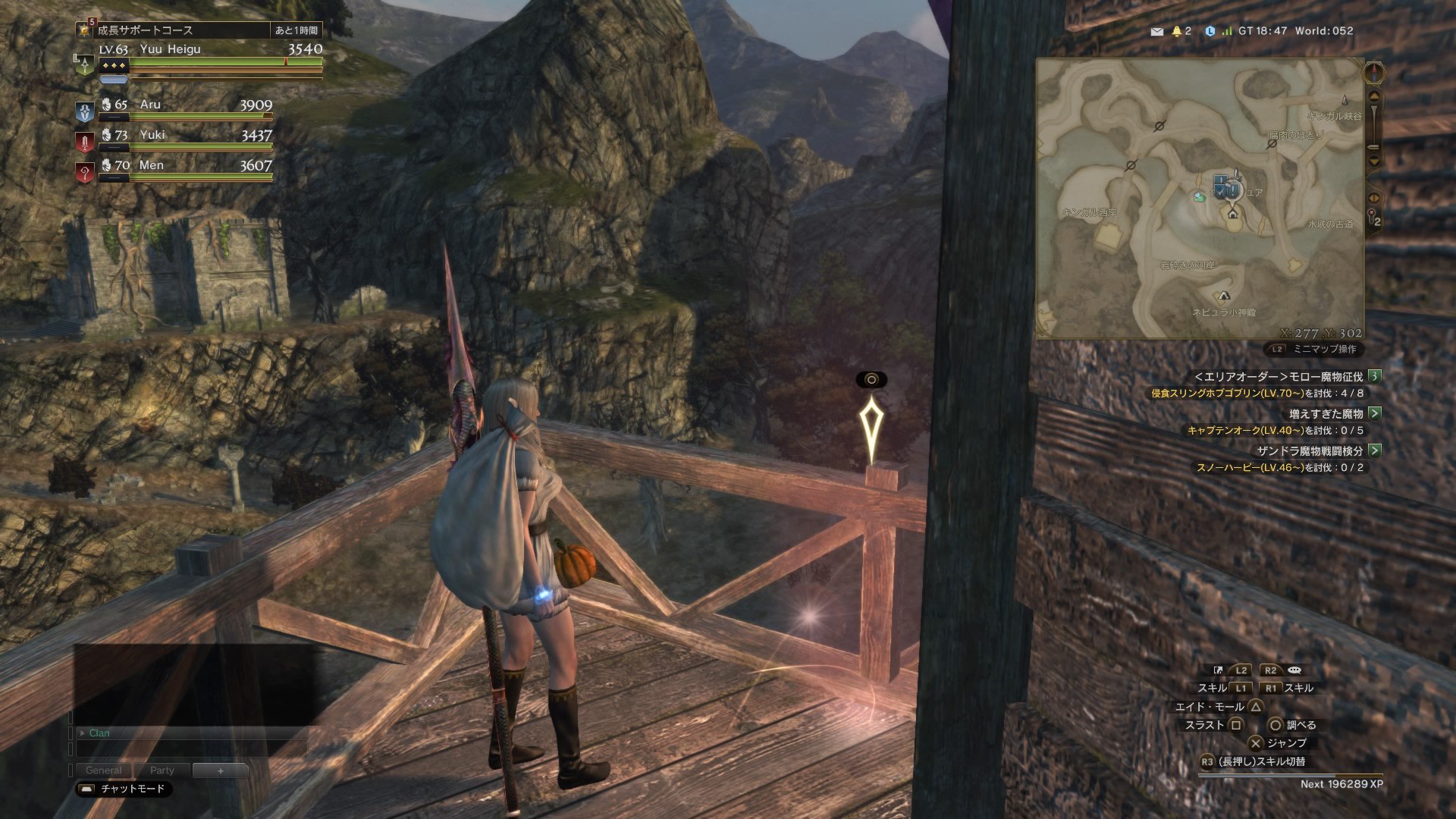This screenshot has height=819, width=1456.
Task: Add a new chat tab with plus
Action: (220, 770)
